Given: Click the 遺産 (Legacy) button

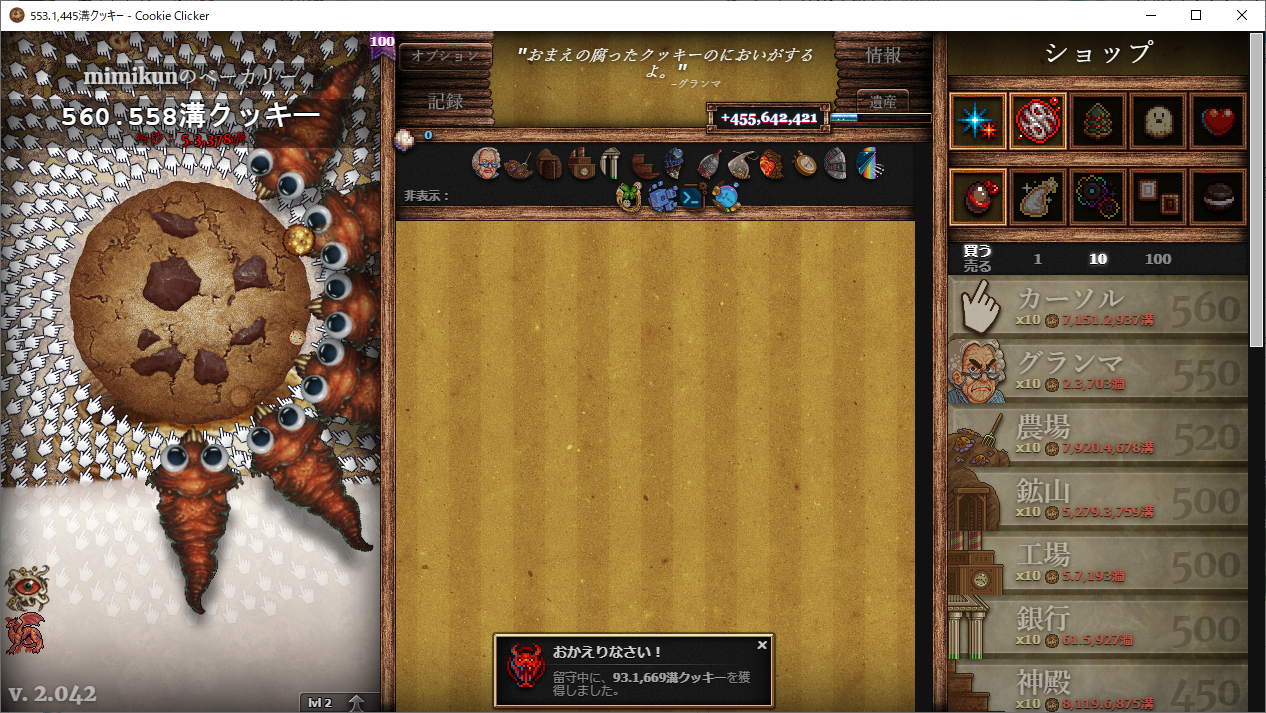Looking at the screenshot, I should [883, 101].
